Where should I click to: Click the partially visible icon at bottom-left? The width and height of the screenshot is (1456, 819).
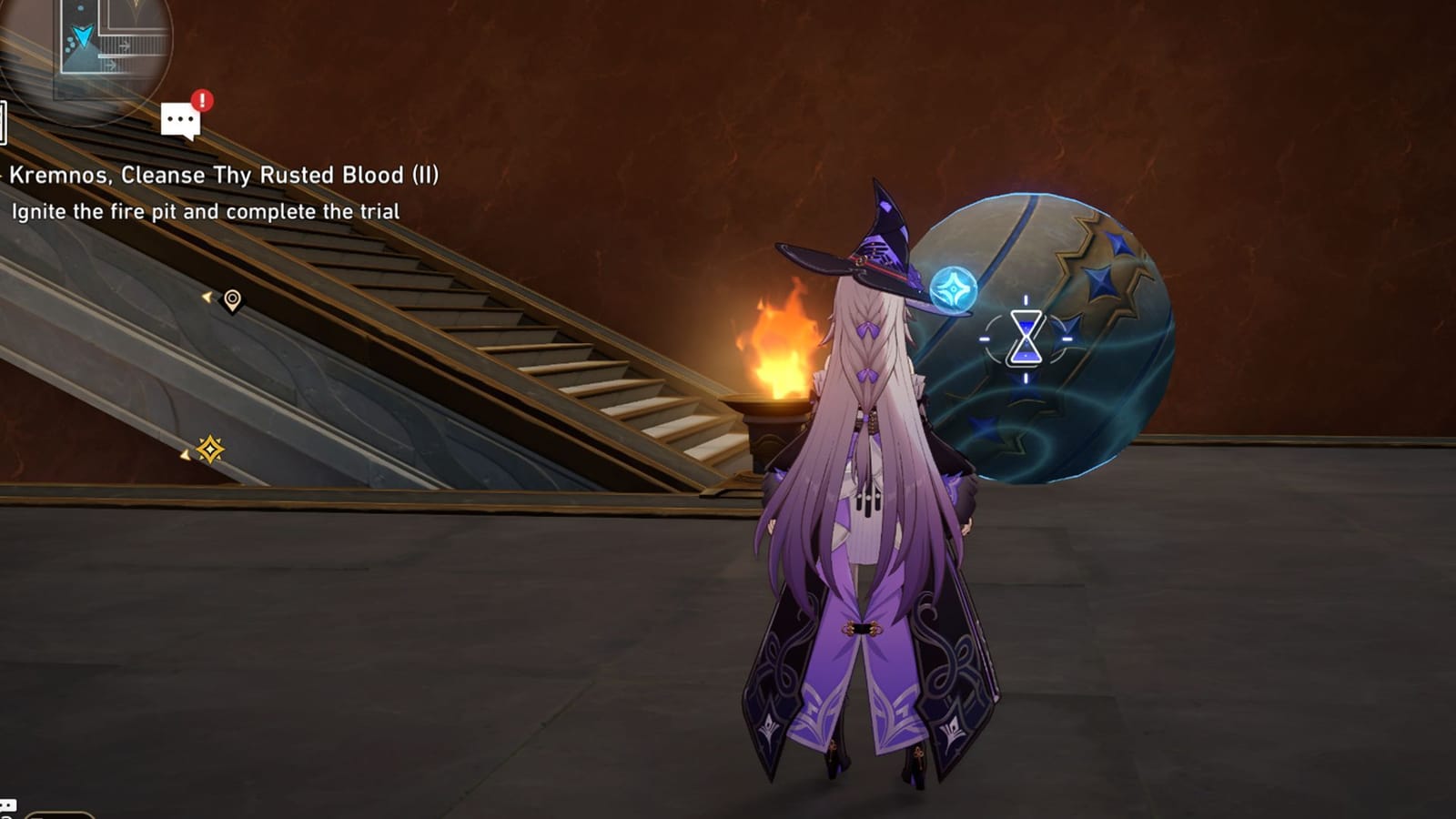(x=5, y=807)
